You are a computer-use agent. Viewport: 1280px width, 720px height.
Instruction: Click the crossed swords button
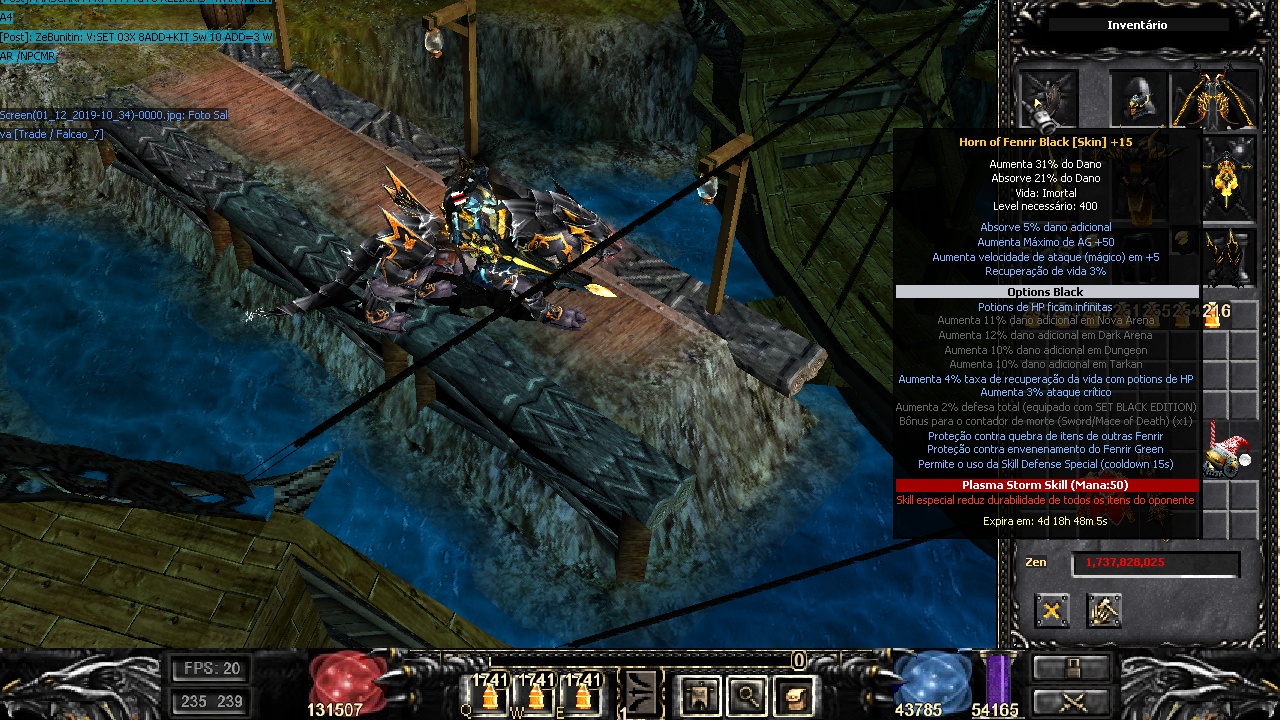1070,701
